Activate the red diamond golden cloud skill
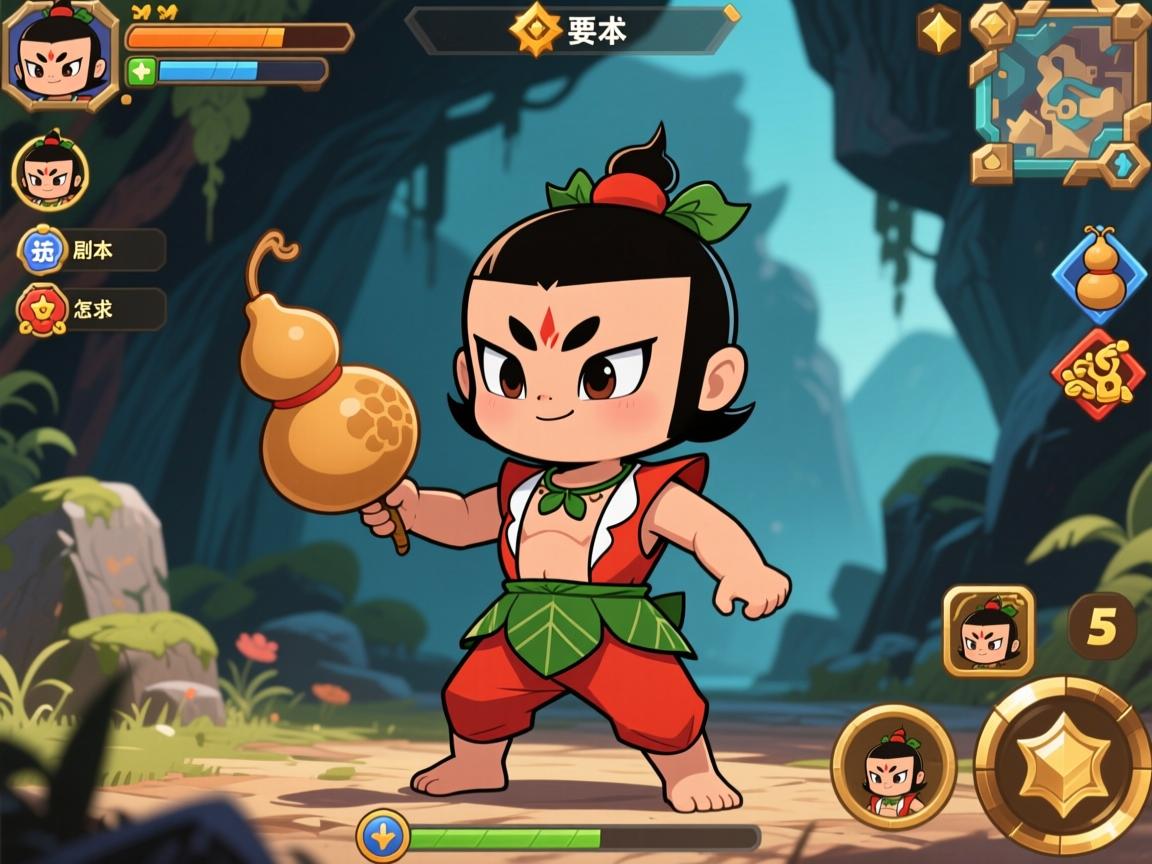The image size is (1152, 864). coord(1097,375)
